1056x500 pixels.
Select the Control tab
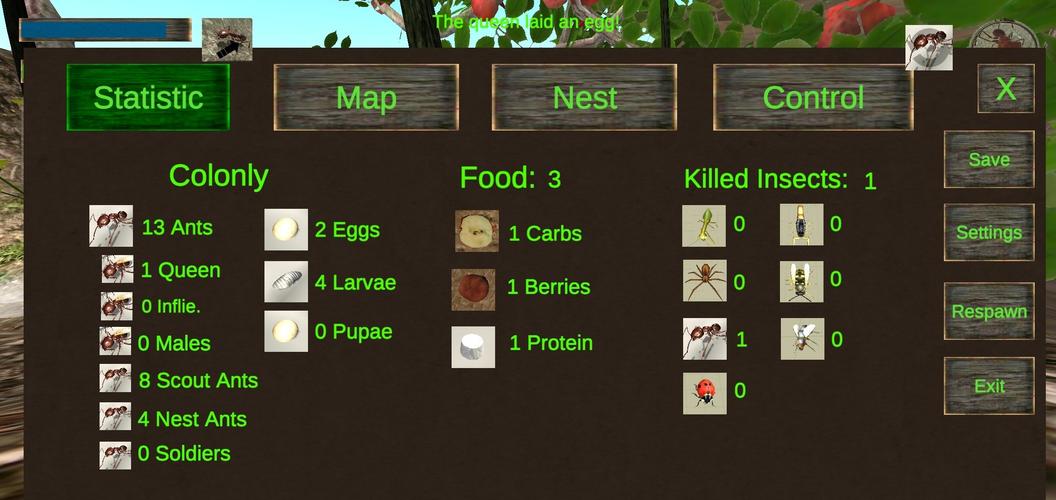(813, 97)
